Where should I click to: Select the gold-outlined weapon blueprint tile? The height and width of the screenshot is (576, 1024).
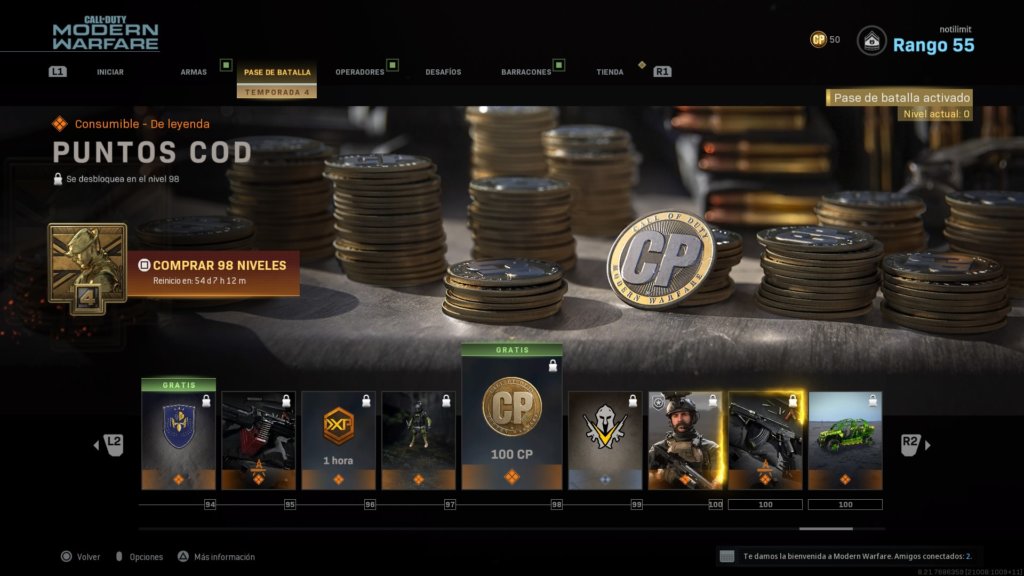click(765, 438)
